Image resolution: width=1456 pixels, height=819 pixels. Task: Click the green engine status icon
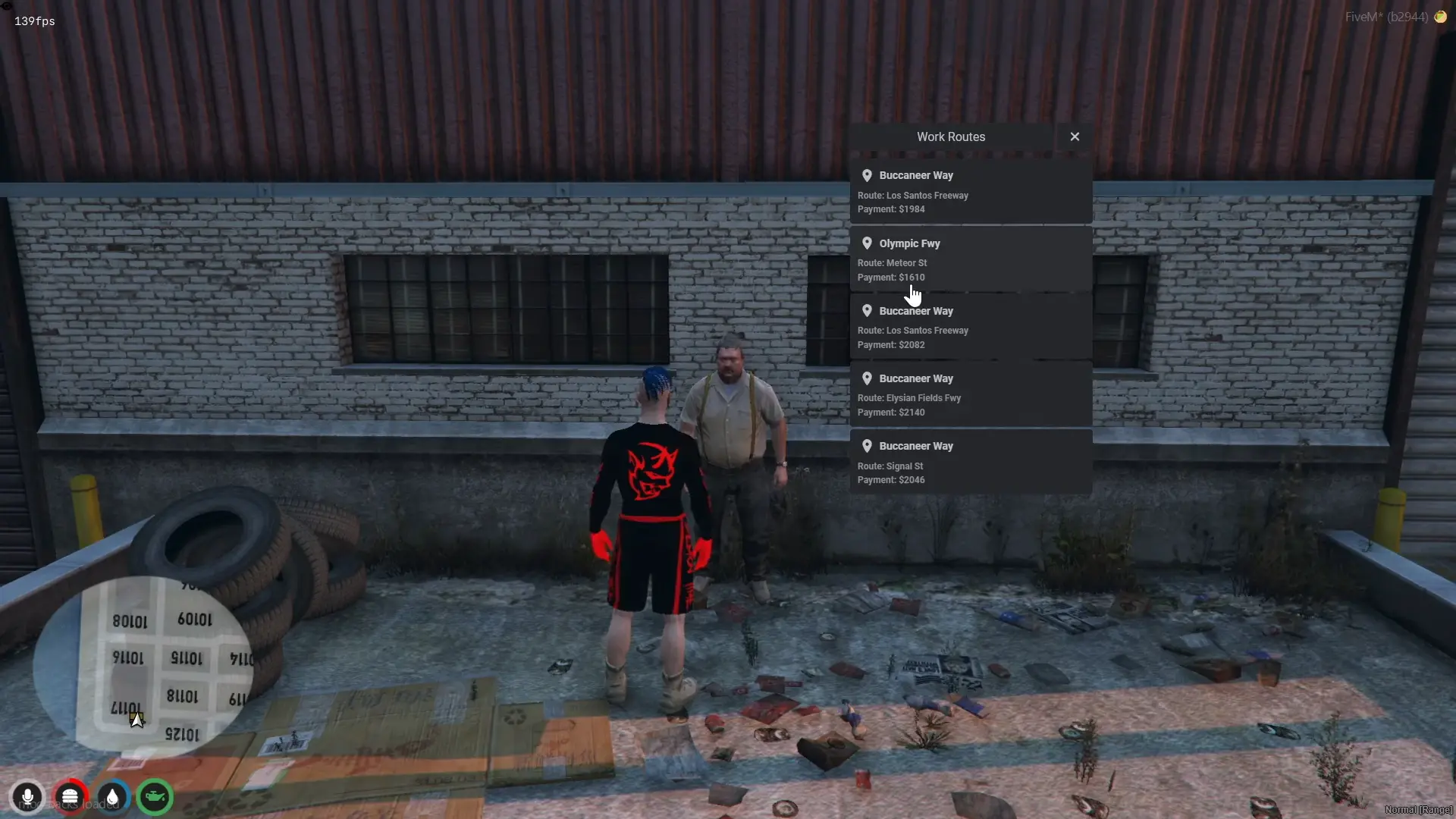click(x=155, y=797)
